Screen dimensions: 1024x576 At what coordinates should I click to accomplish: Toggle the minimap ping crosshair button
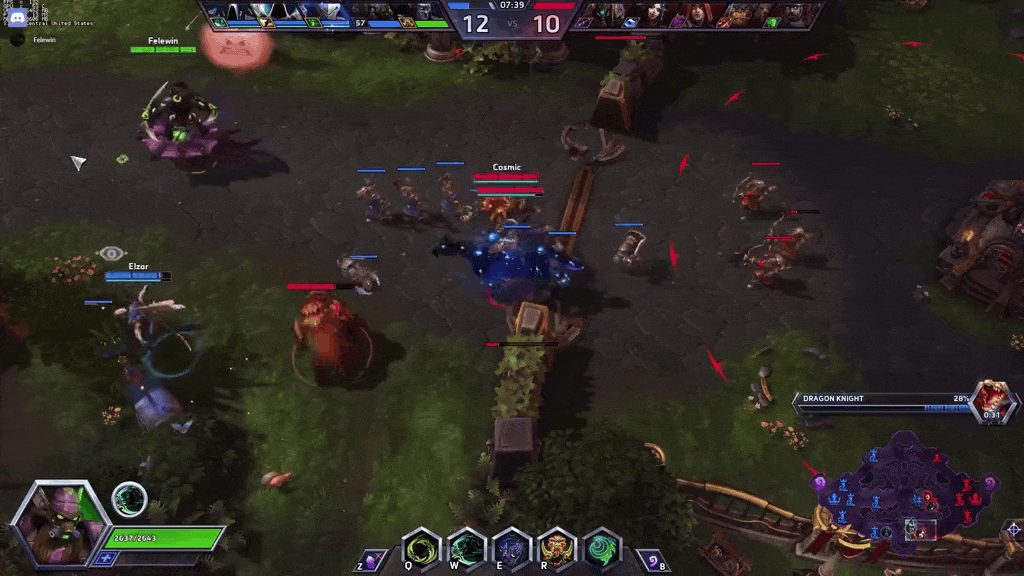[x=1012, y=529]
